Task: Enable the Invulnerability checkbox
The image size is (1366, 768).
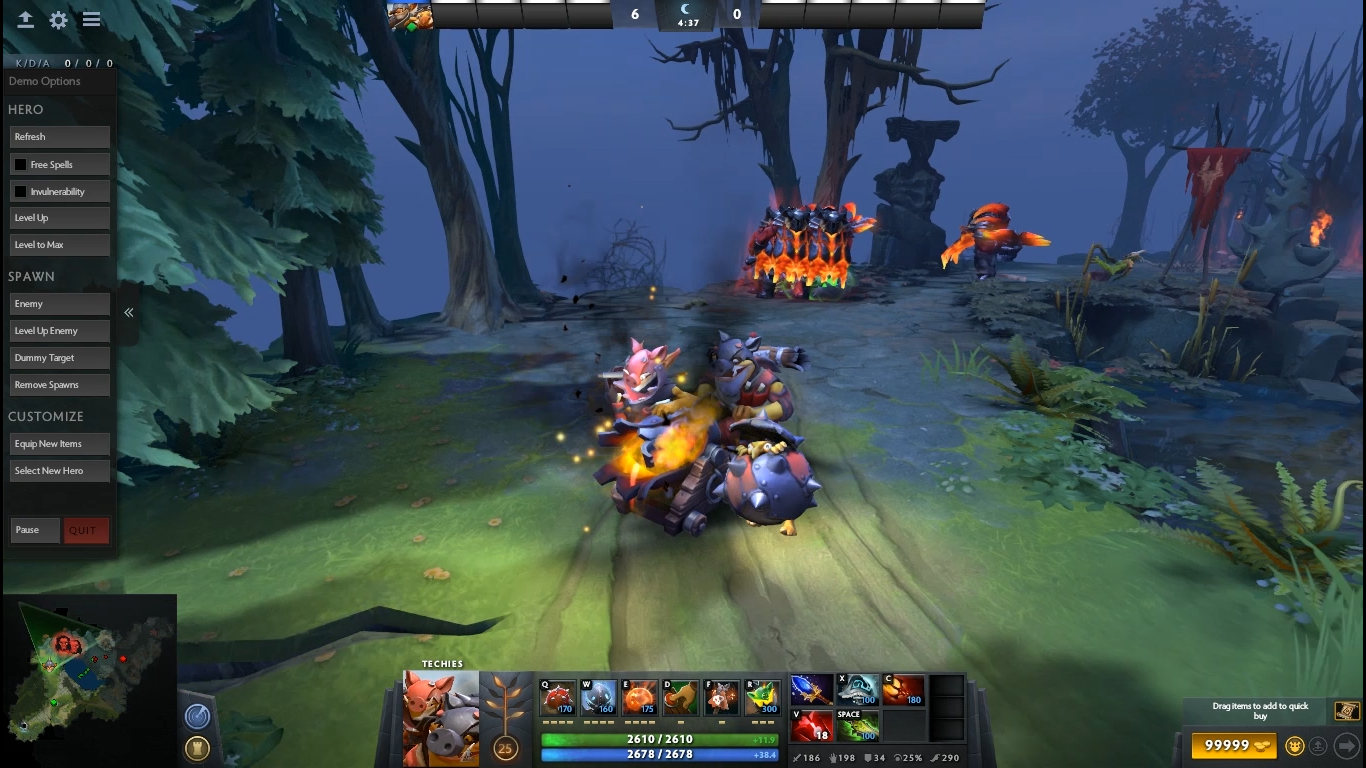Action: point(20,191)
